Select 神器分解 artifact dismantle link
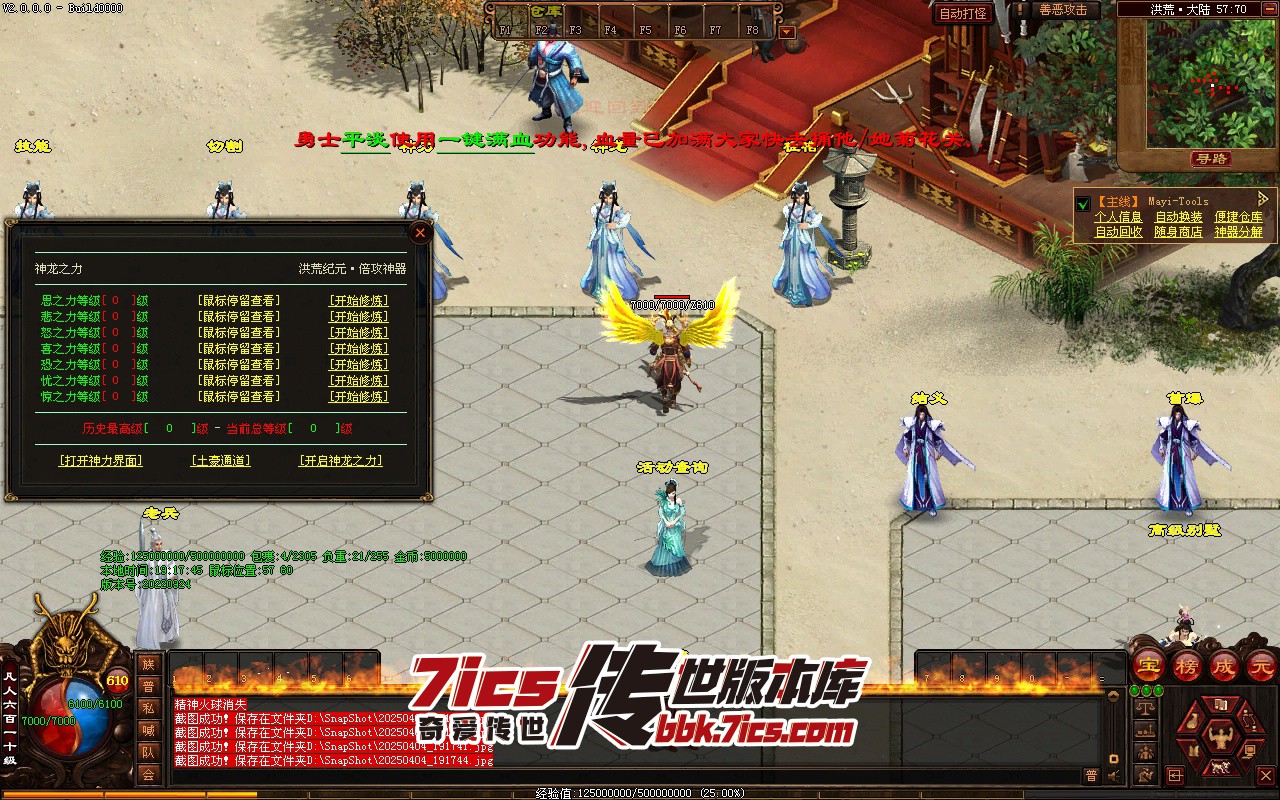 [x=1238, y=232]
